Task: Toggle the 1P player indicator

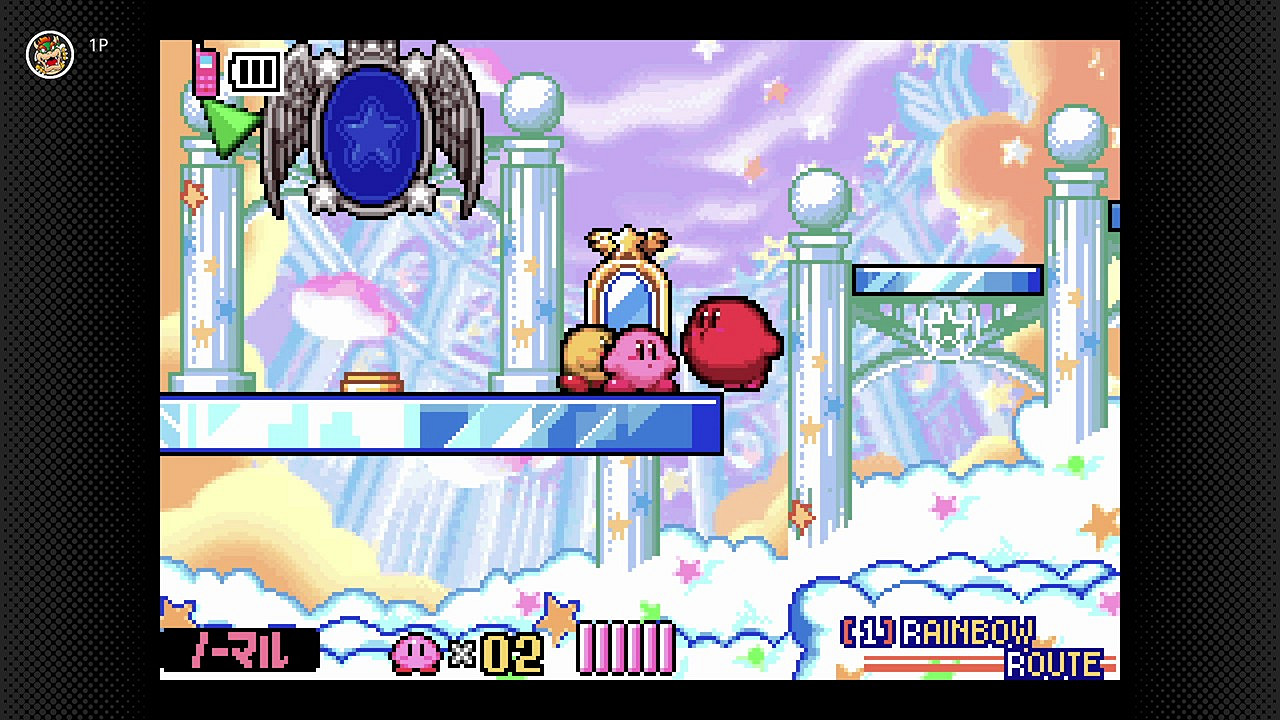Action: point(97,45)
